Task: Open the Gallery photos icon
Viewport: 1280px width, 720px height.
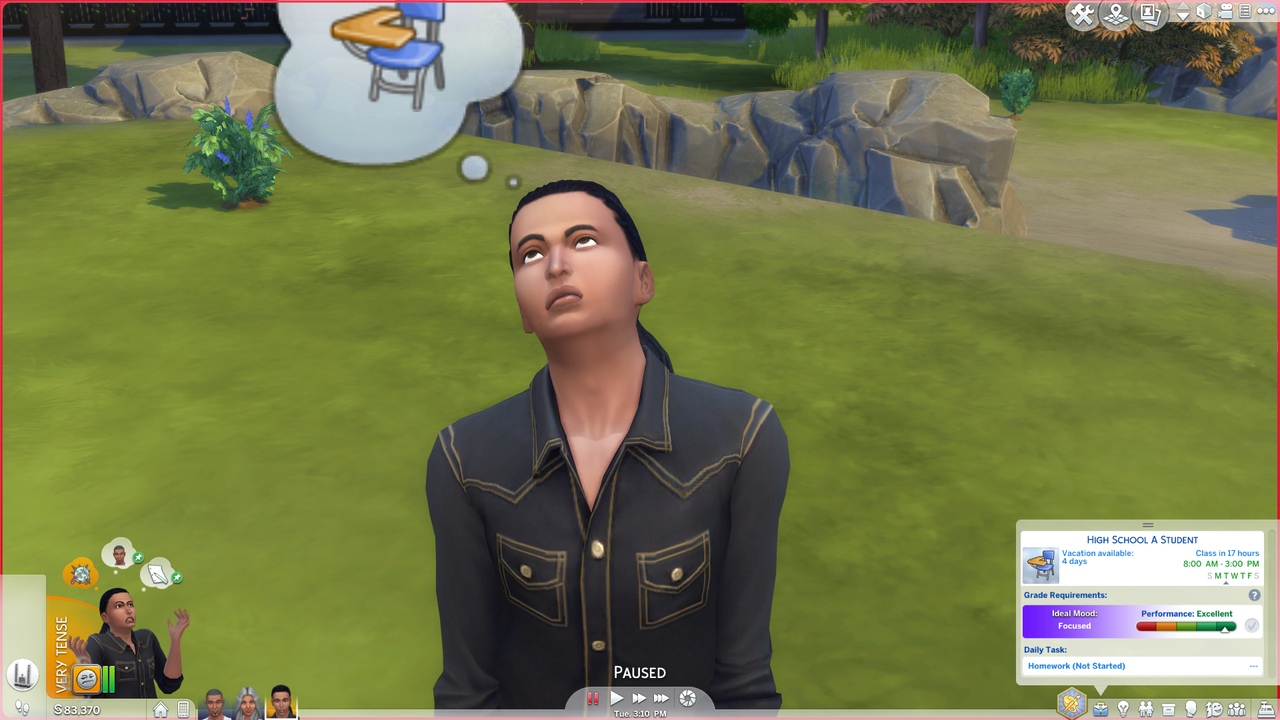Action: pyautogui.click(x=1149, y=14)
